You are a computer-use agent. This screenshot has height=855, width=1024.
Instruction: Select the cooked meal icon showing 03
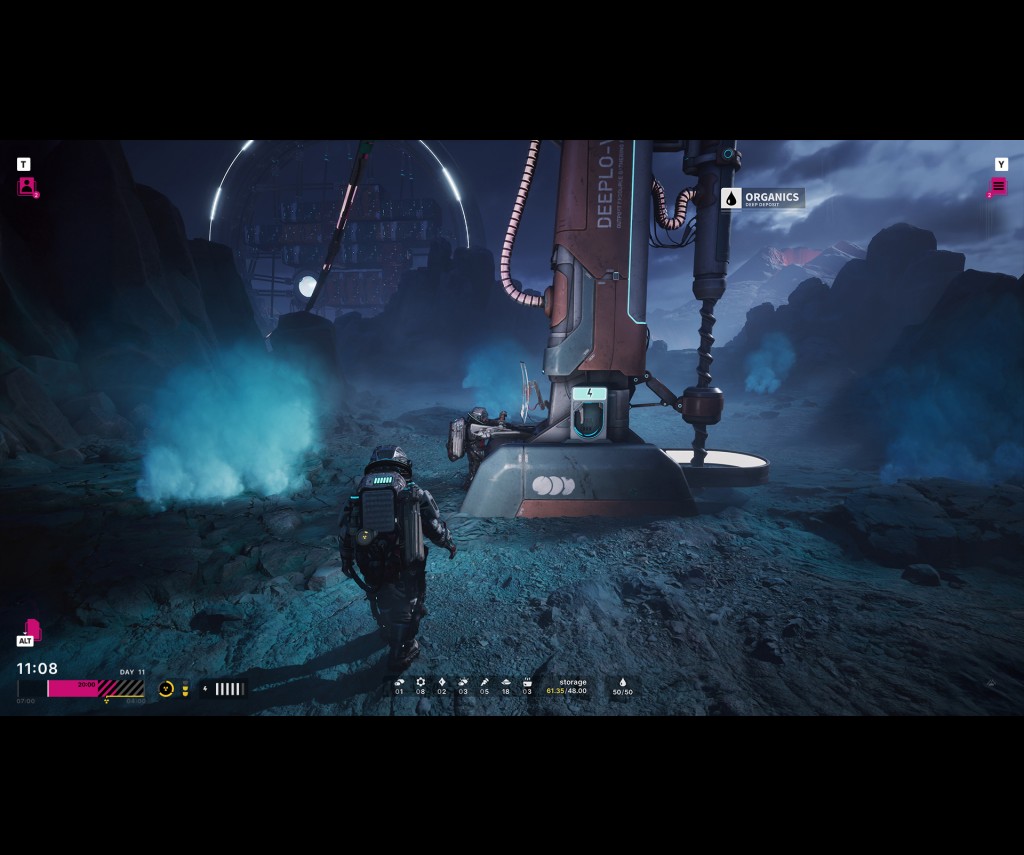[x=527, y=683]
